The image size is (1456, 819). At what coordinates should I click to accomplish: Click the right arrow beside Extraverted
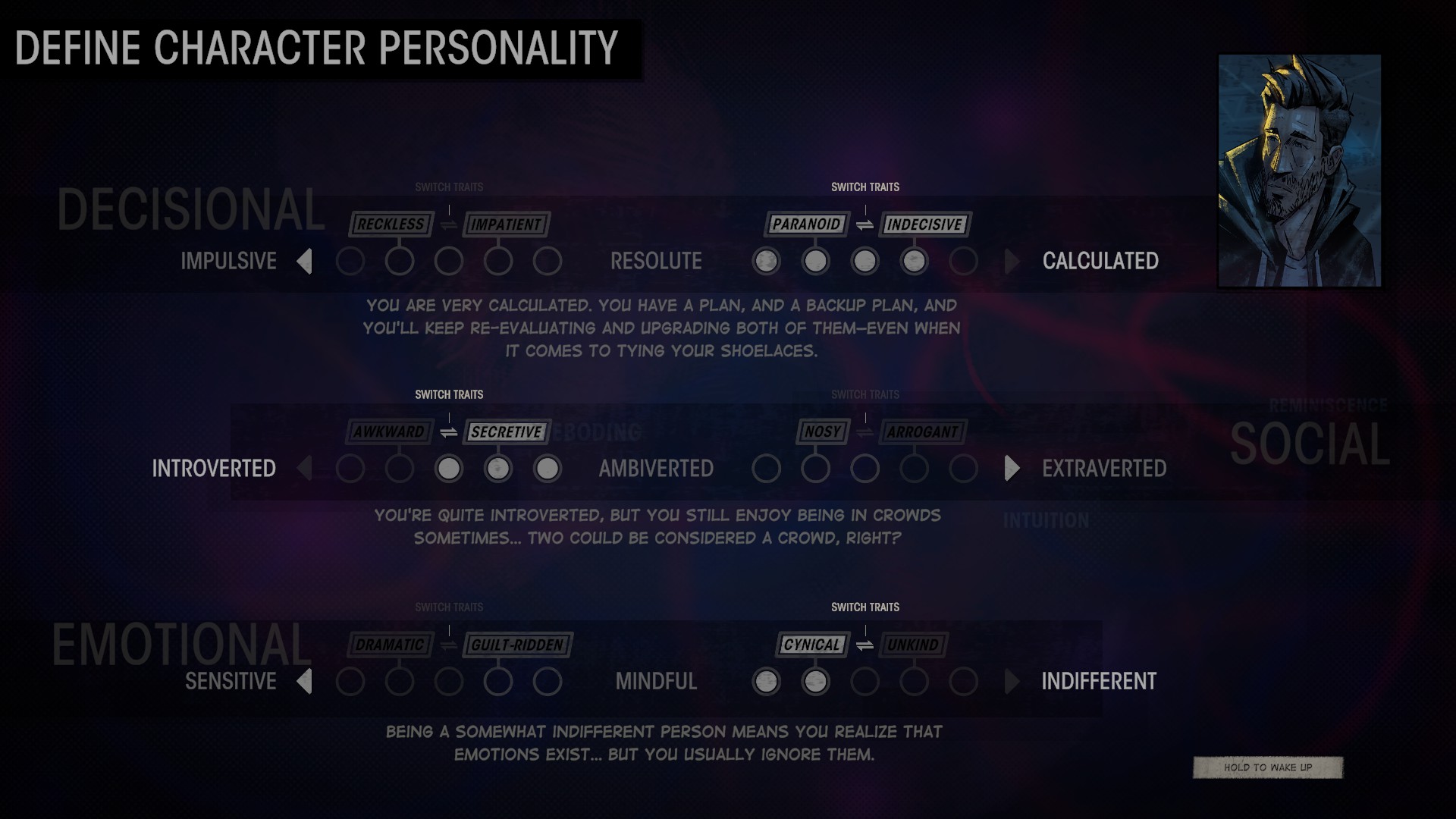click(x=1012, y=469)
